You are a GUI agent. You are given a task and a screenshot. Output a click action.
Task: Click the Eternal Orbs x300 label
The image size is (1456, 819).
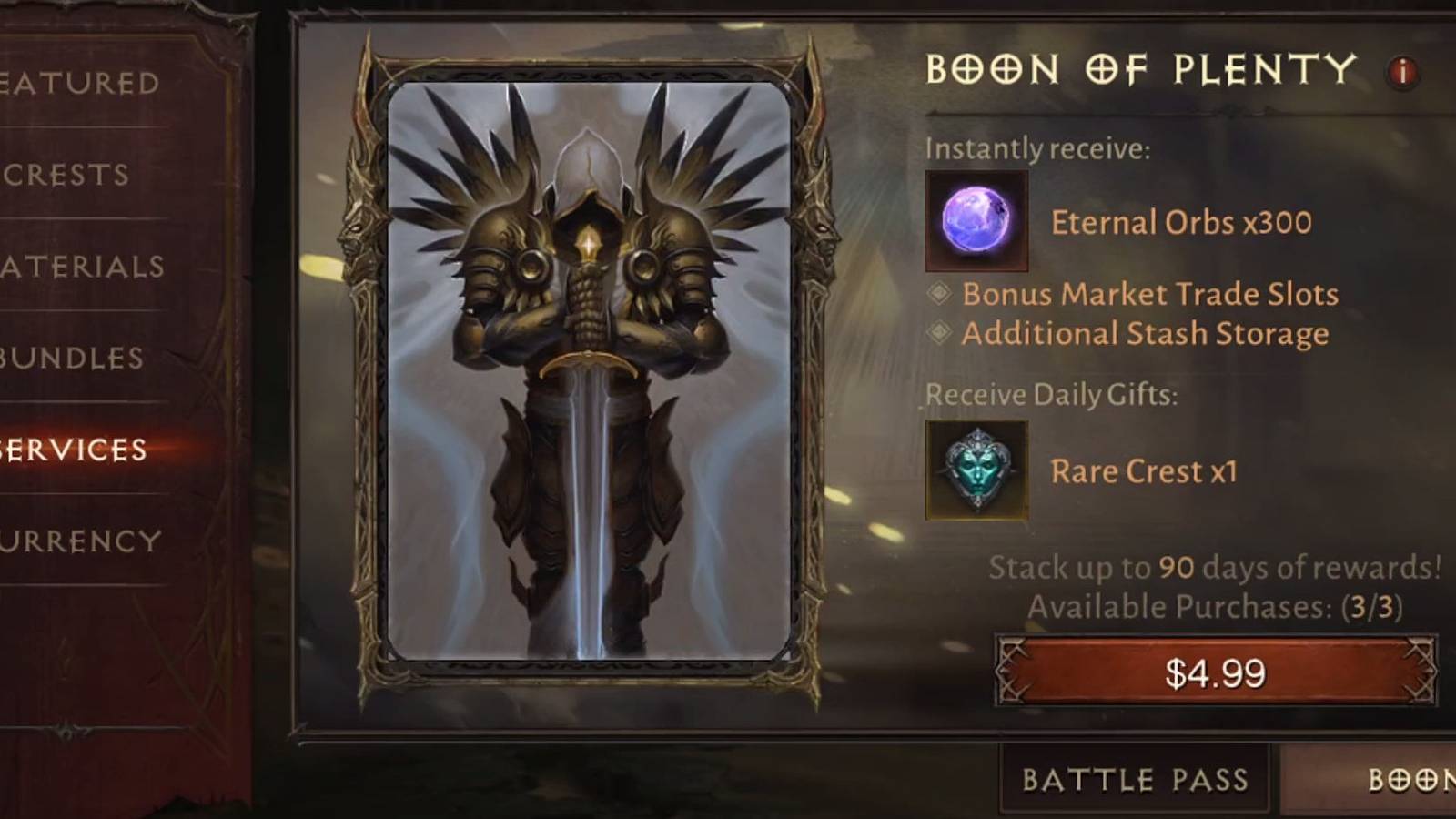tap(1180, 221)
